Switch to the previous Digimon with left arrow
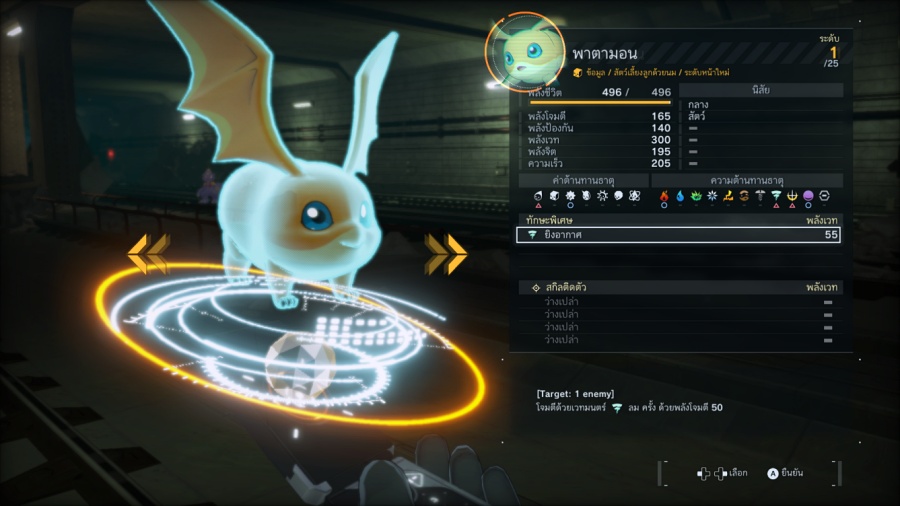The height and width of the screenshot is (506, 900). coord(148,254)
